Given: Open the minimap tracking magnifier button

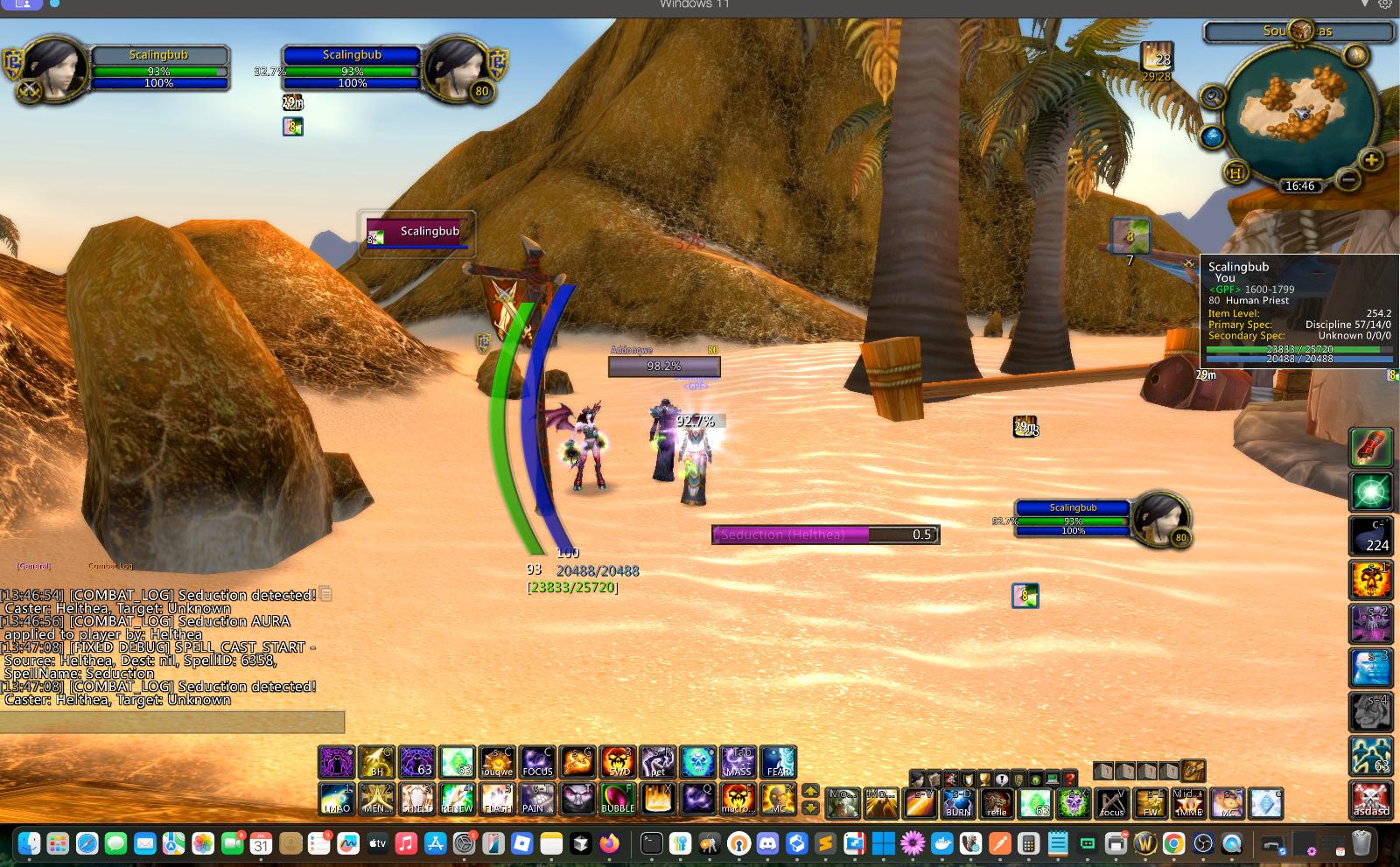Looking at the screenshot, I should (x=1212, y=96).
